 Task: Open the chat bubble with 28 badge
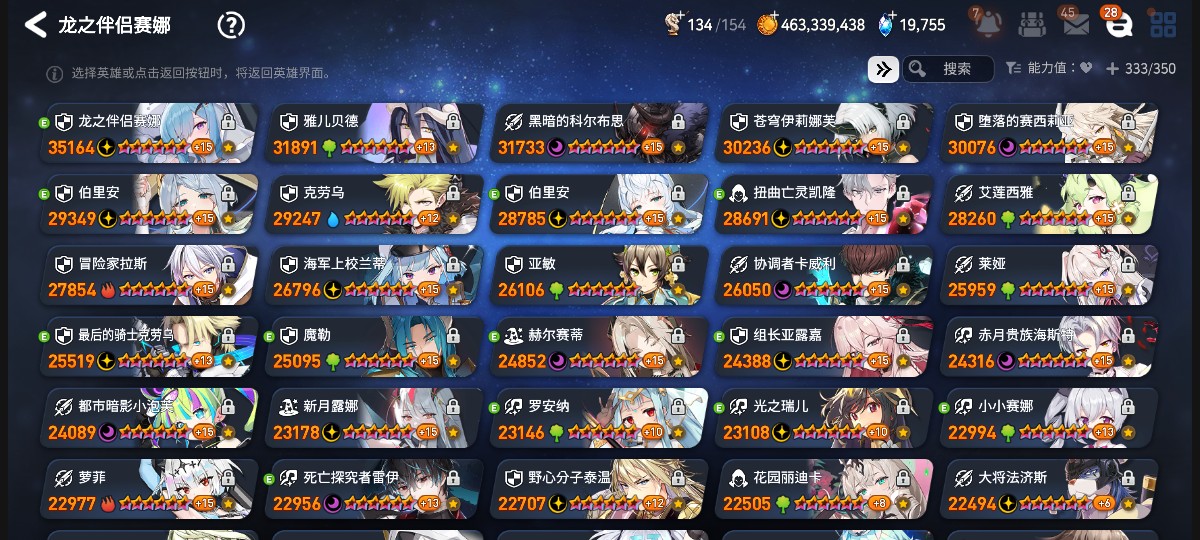point(1118,25)
